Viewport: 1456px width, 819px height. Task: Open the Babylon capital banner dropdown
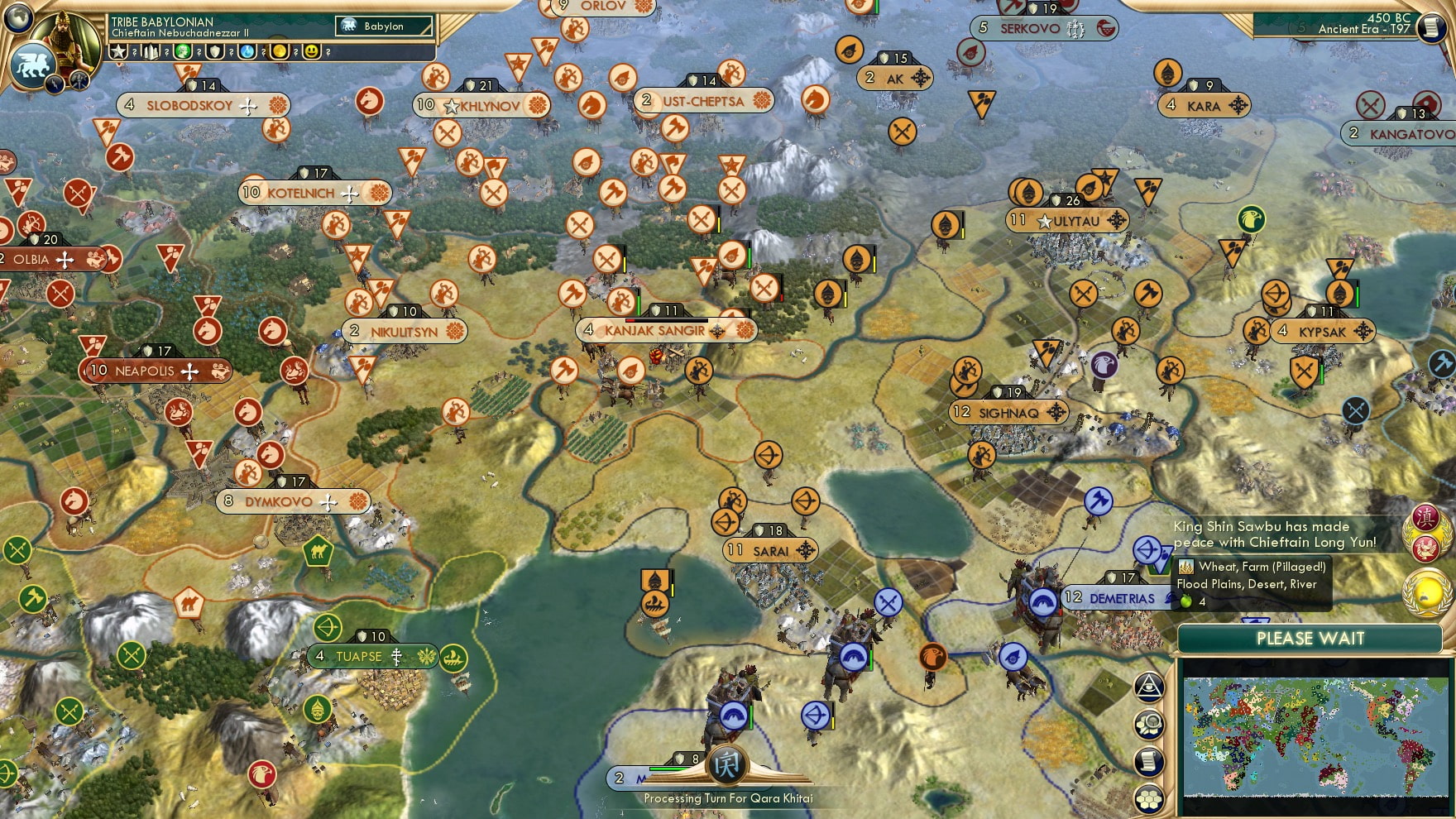coord(383,26)
